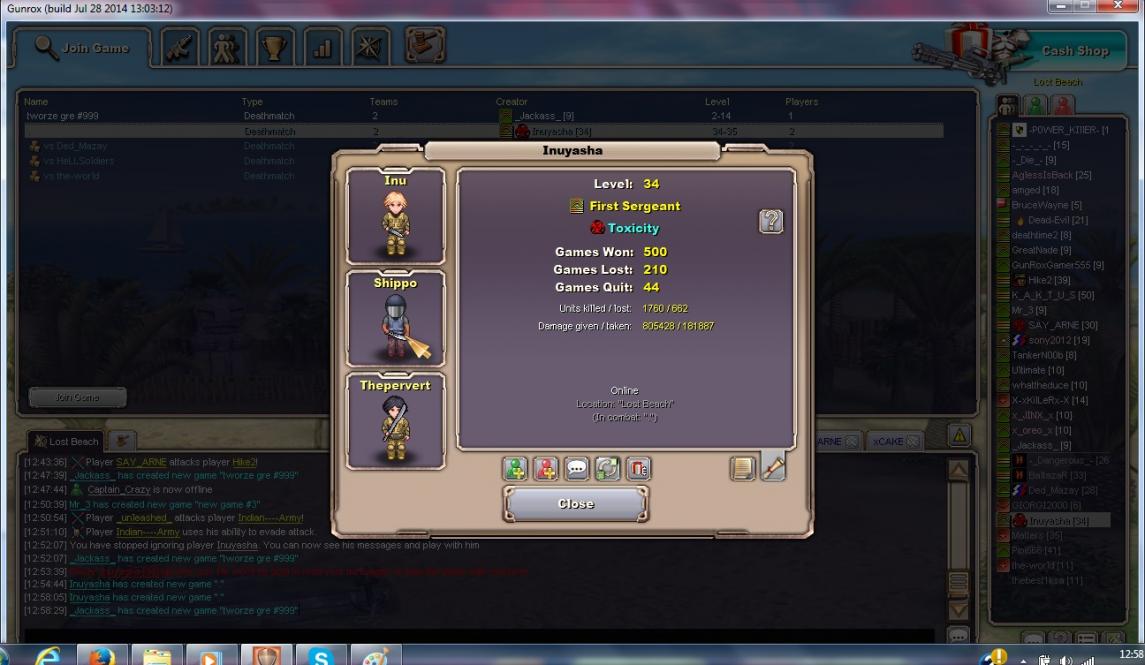1145x665 pixels.
Task: Switch to the rifle weapons tab
Action: click(x=180, y=47)
